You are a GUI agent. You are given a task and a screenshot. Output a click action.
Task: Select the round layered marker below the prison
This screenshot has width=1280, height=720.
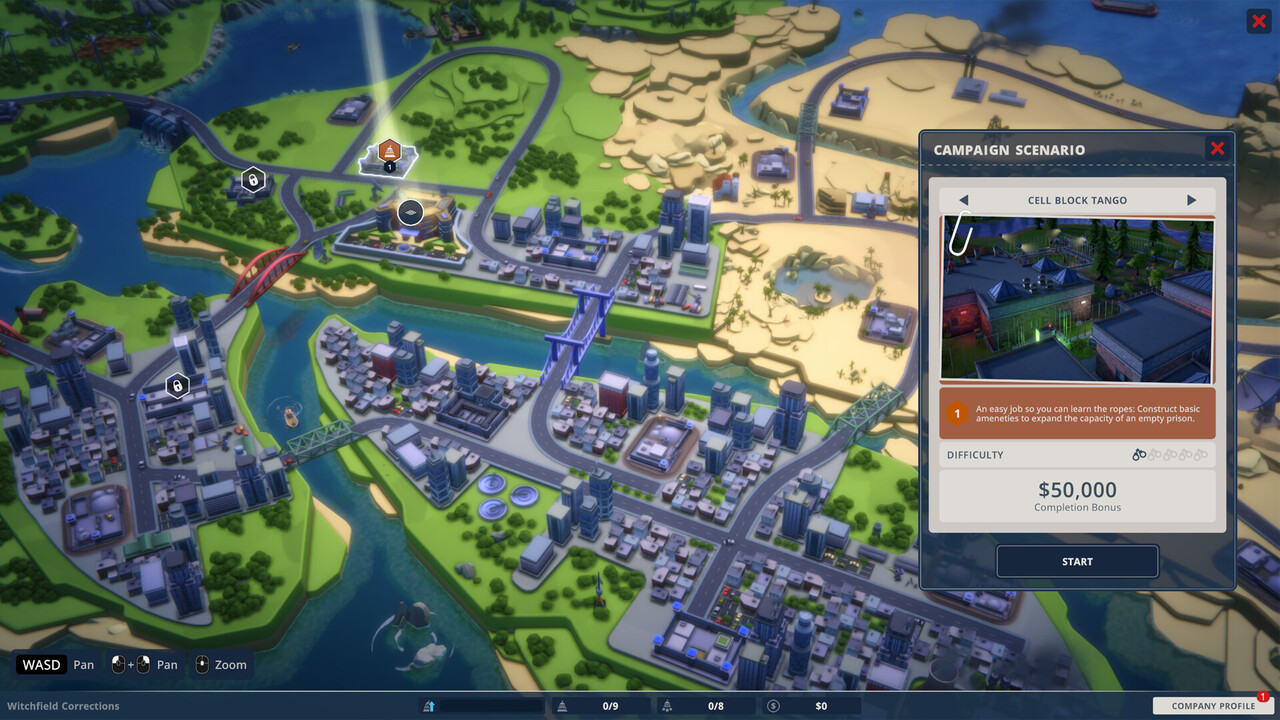pyautogui.click(x=410, y=212)
